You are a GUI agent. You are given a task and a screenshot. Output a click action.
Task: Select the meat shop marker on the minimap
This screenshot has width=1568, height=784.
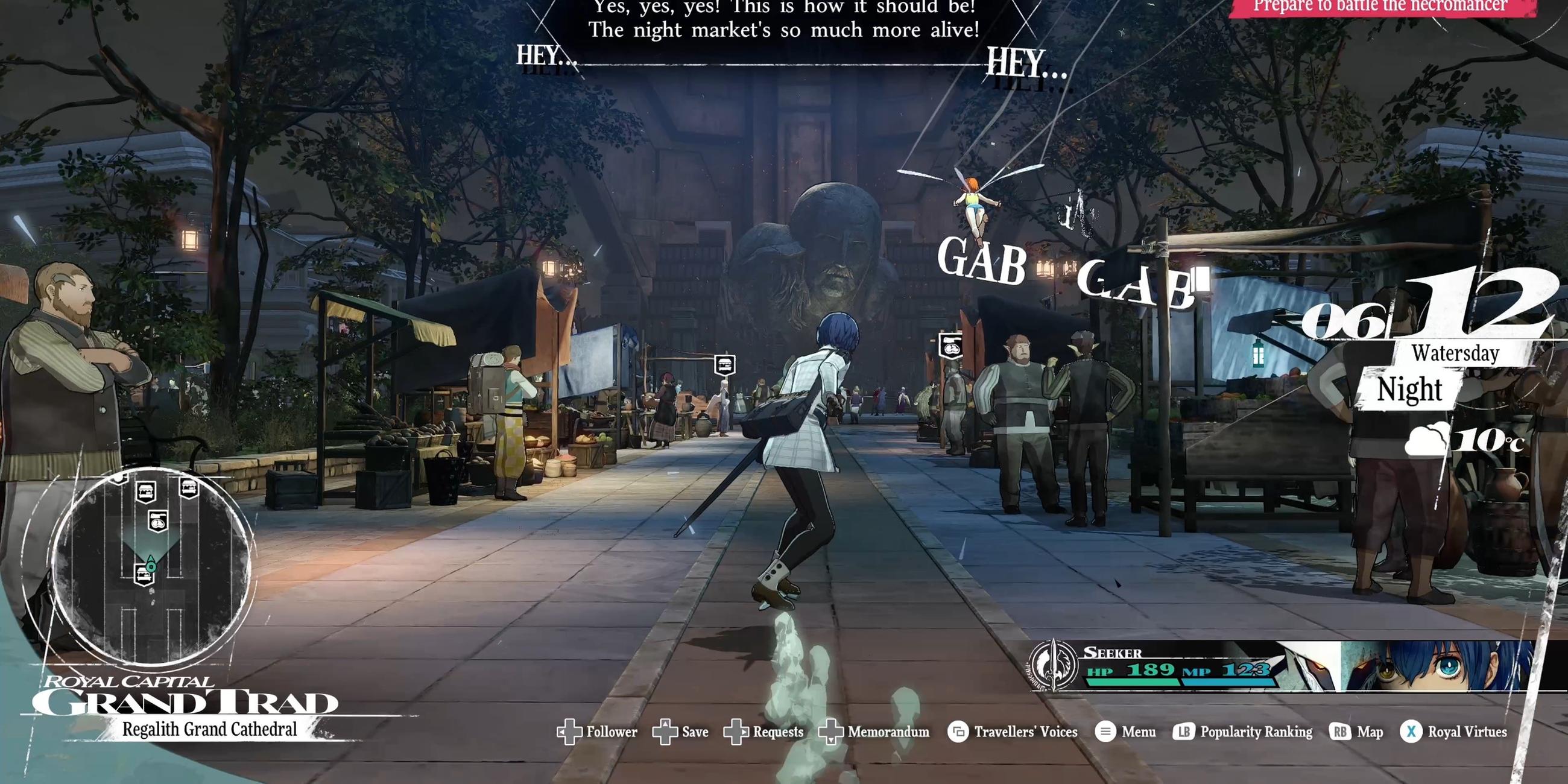pos(158,521)
